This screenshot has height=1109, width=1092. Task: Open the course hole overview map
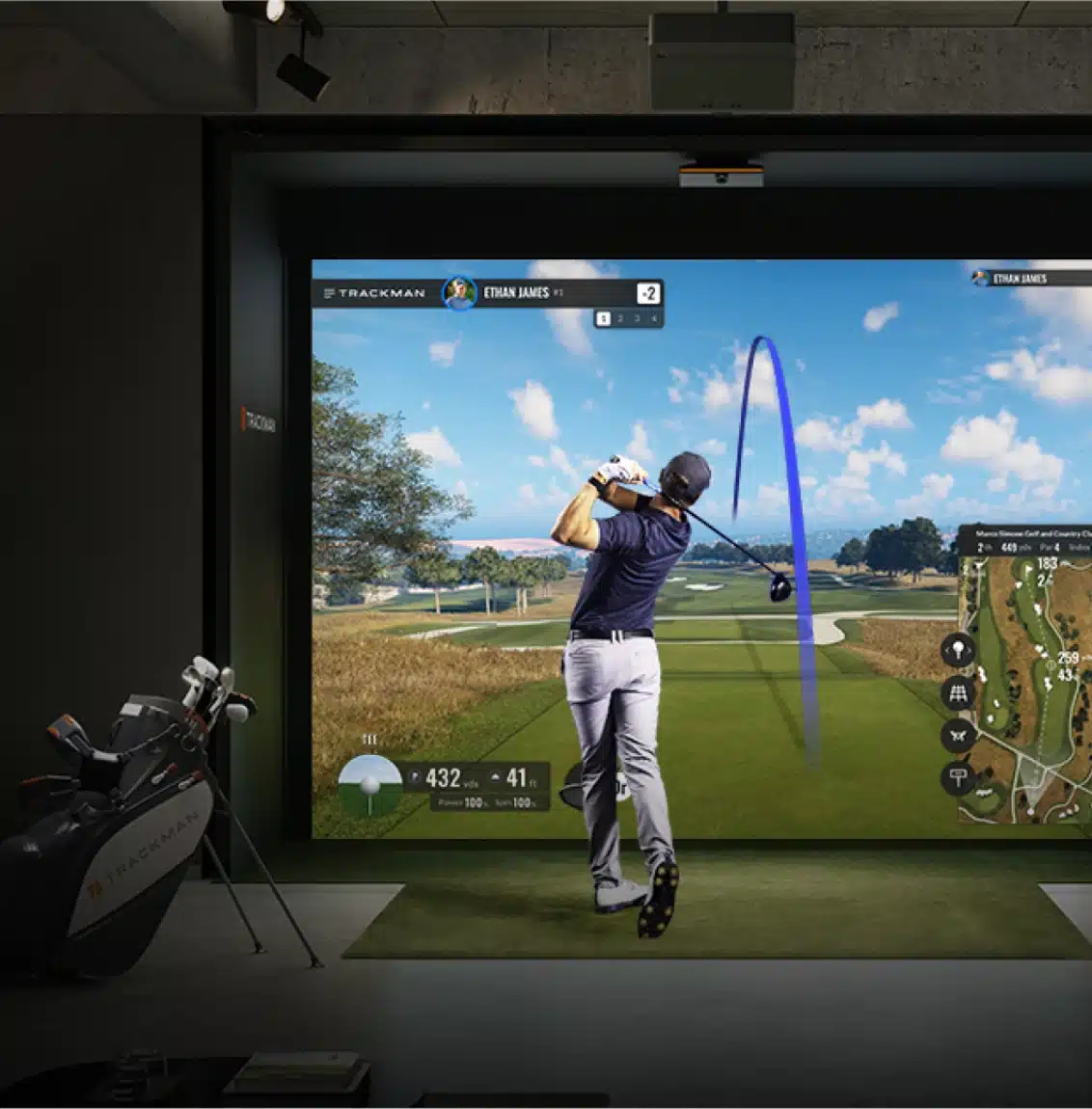point(1027,690)
